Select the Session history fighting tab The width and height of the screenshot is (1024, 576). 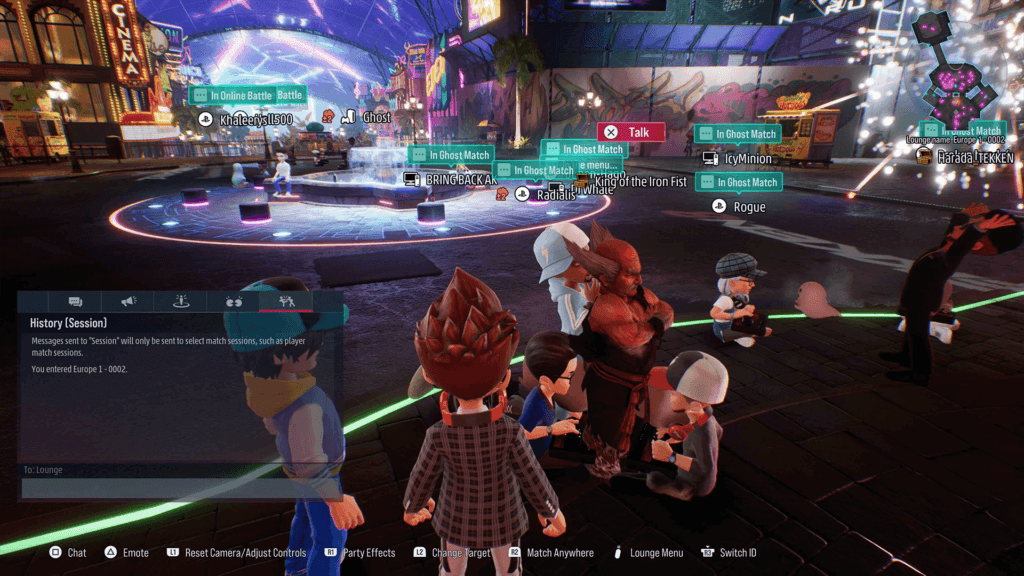[287, 301]
